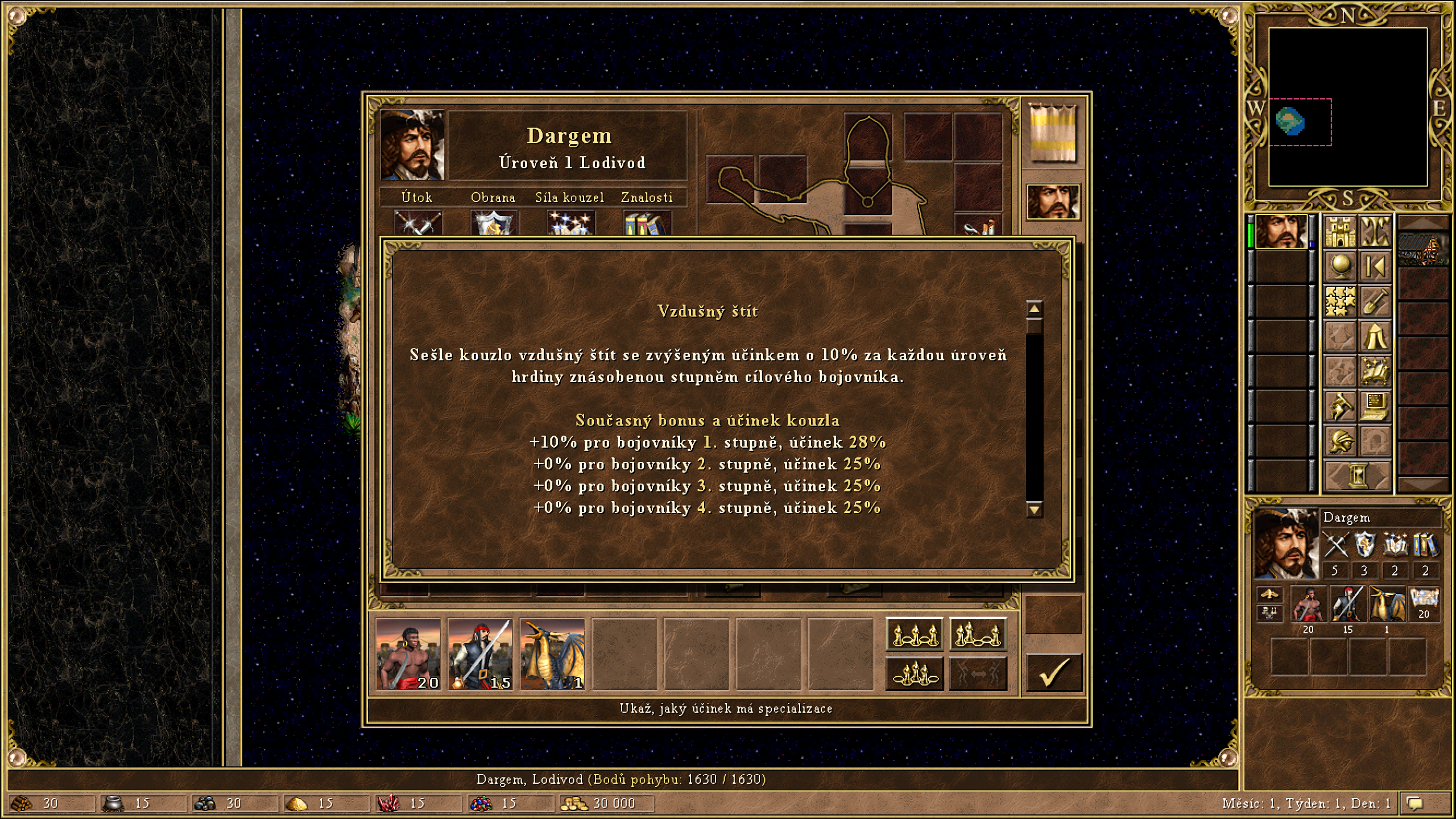Screen dimensions: 1456x819
Task: Select the pirate stack of 15
Action: [480, 655]
